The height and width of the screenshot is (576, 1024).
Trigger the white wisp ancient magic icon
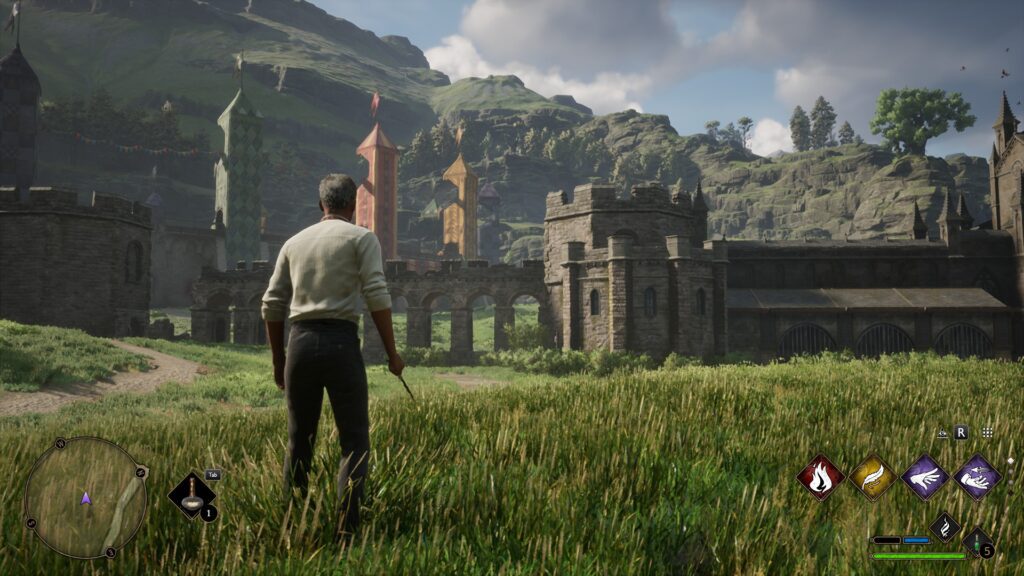945,525
